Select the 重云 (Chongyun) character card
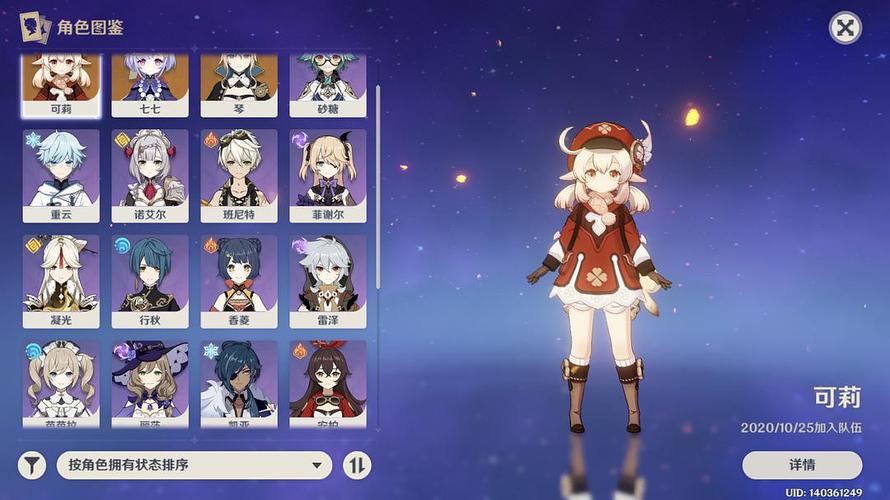Image resolution: width=890 pixels, height=500 pixels. coord(60,175)
